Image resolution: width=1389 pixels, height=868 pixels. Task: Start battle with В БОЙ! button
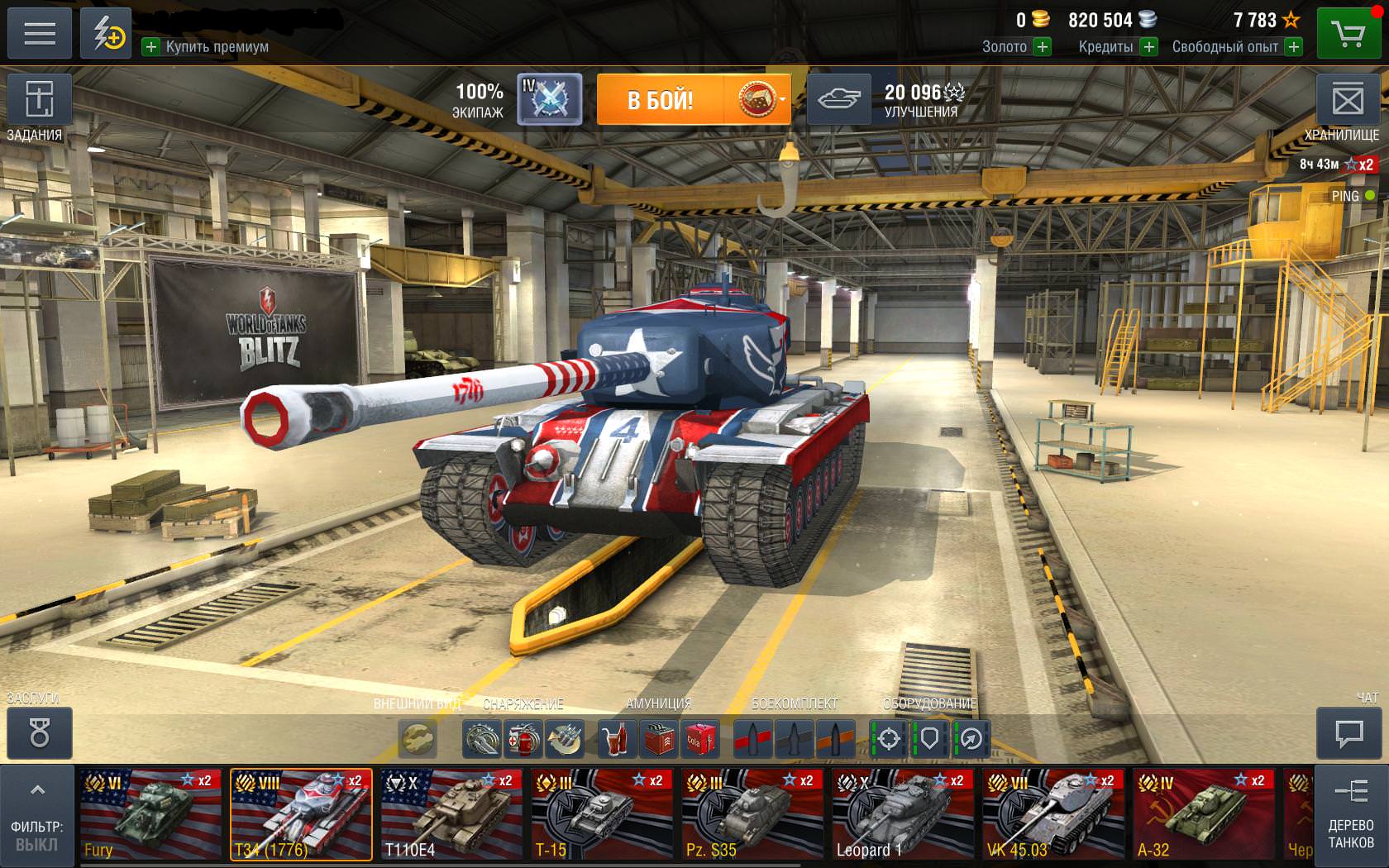point(661,100)
